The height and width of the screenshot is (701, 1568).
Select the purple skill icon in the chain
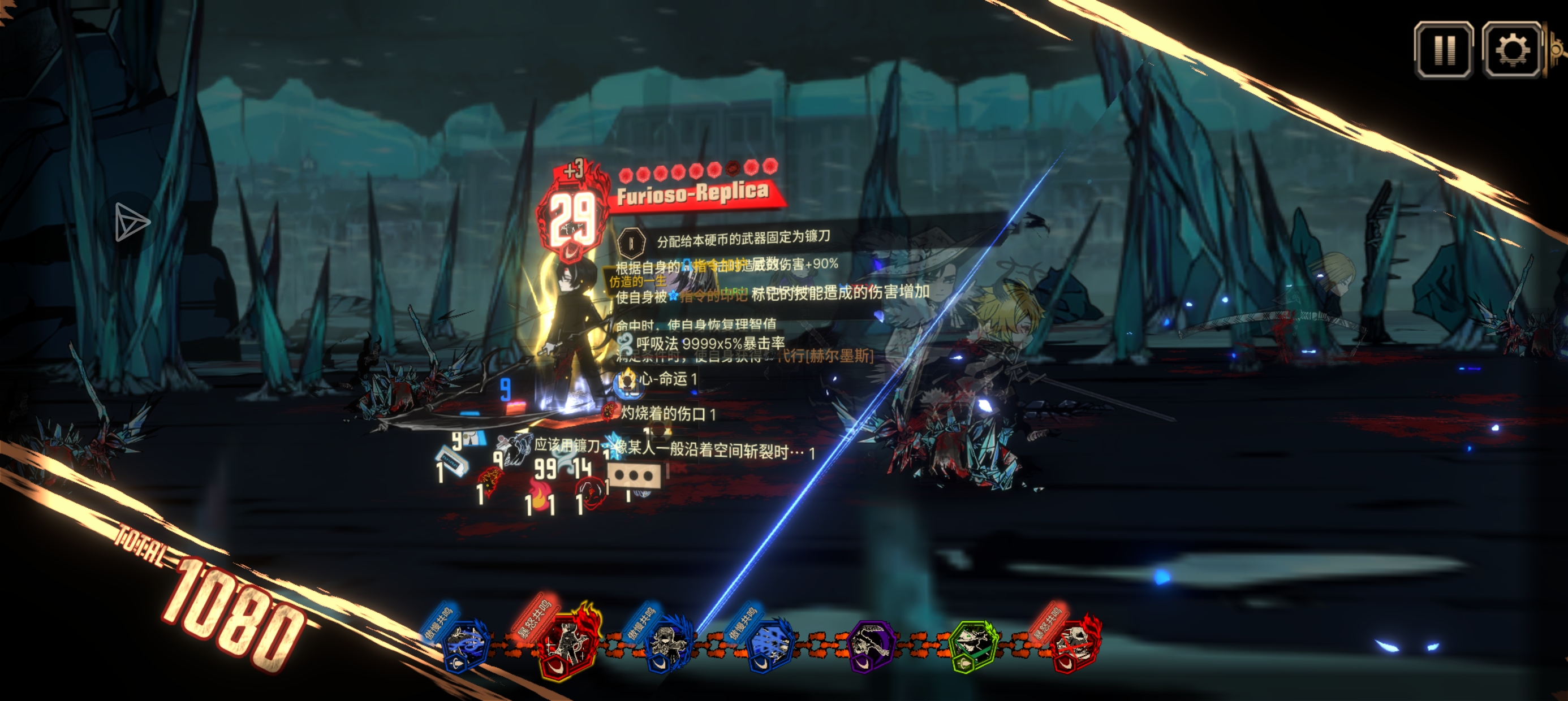click(x=871, y=646)
